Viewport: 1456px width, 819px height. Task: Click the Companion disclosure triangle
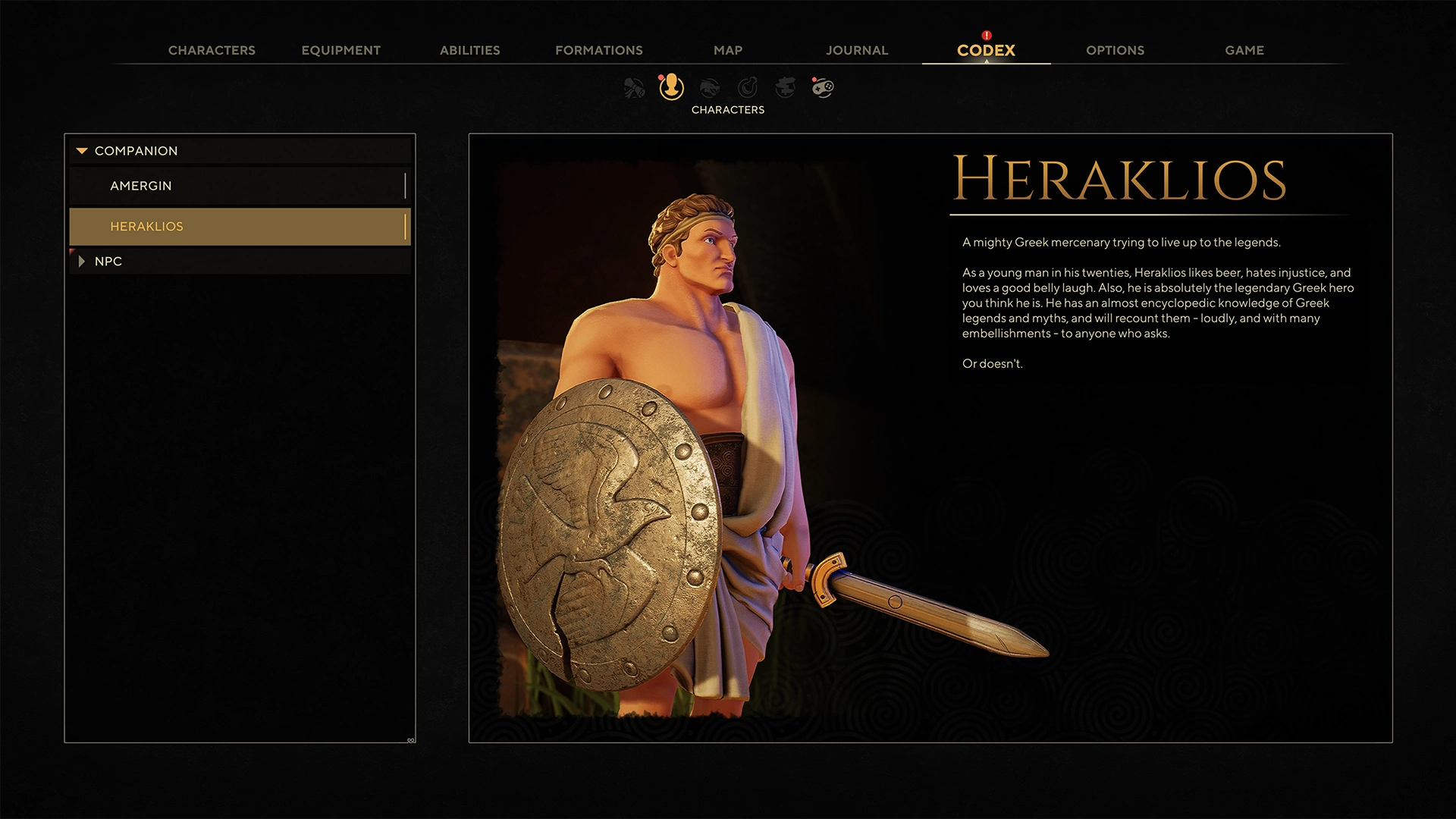tap(81, 151)
